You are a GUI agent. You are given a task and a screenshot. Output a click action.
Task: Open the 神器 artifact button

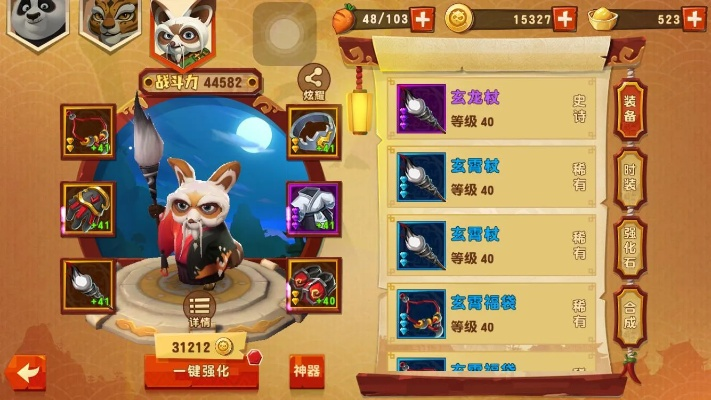(307, 371)
